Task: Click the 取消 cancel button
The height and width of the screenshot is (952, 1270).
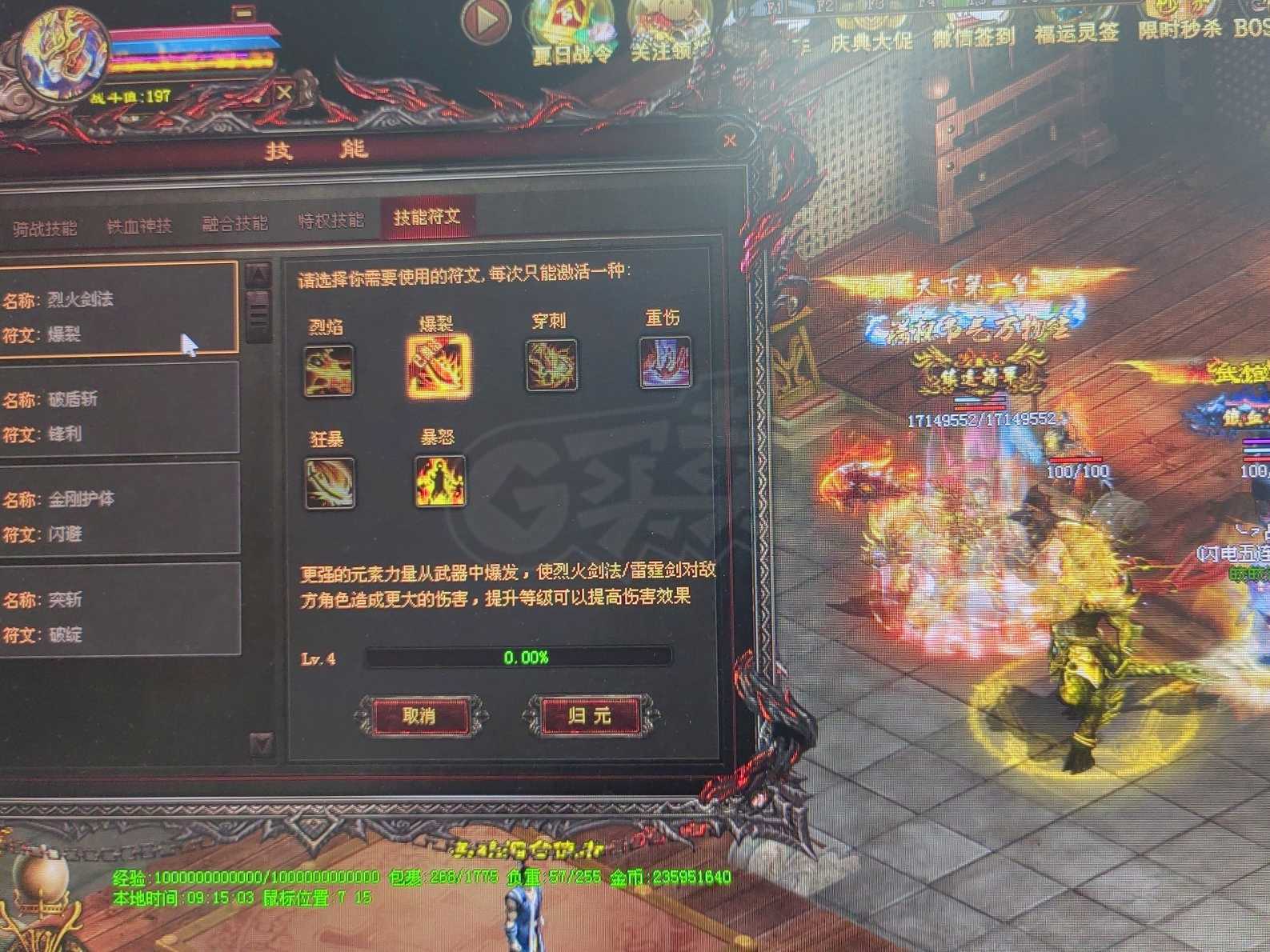Action: 422,715
